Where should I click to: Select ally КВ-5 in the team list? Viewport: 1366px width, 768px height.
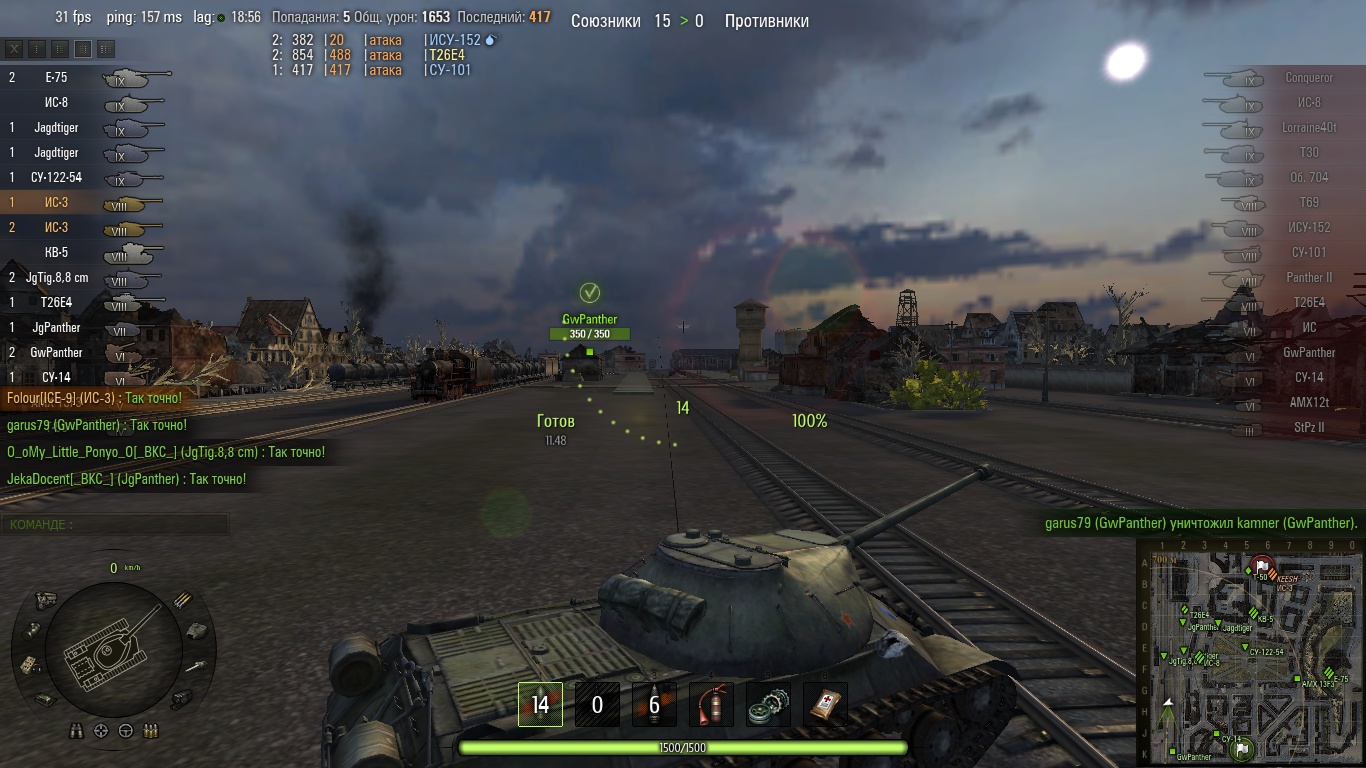pos(57,252)
